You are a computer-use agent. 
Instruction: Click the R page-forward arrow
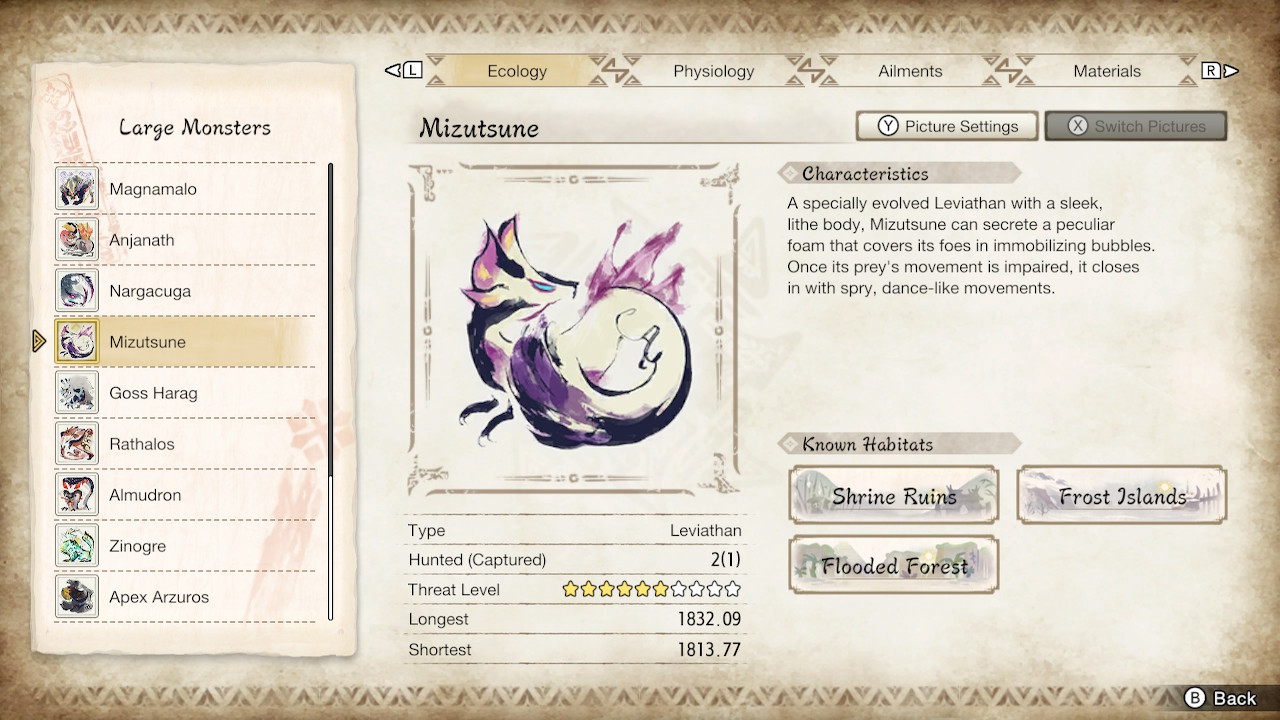[x=1219, y=71]
